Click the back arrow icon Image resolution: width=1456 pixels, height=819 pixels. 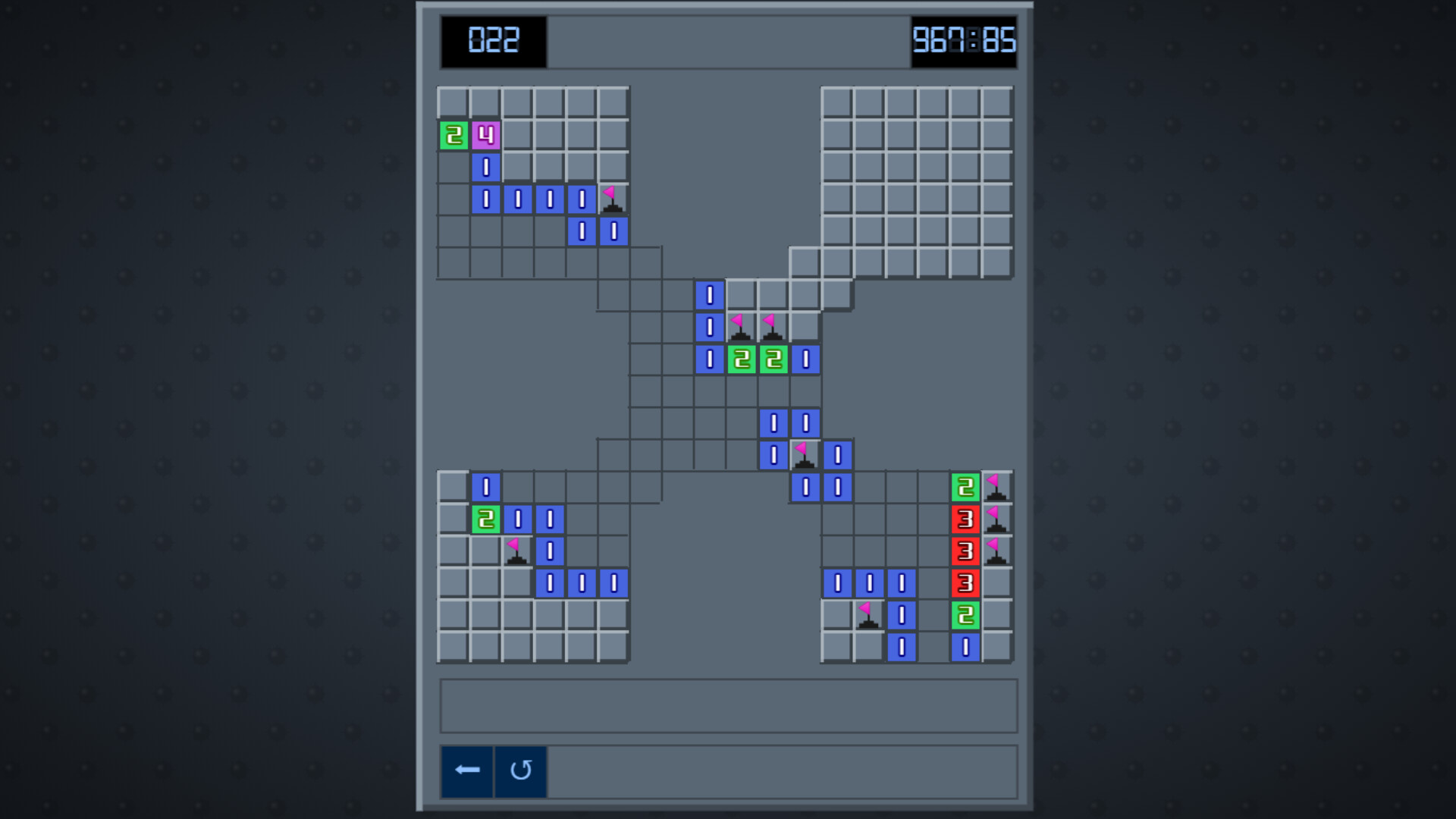pyautogui.click(x=466, y=770)
